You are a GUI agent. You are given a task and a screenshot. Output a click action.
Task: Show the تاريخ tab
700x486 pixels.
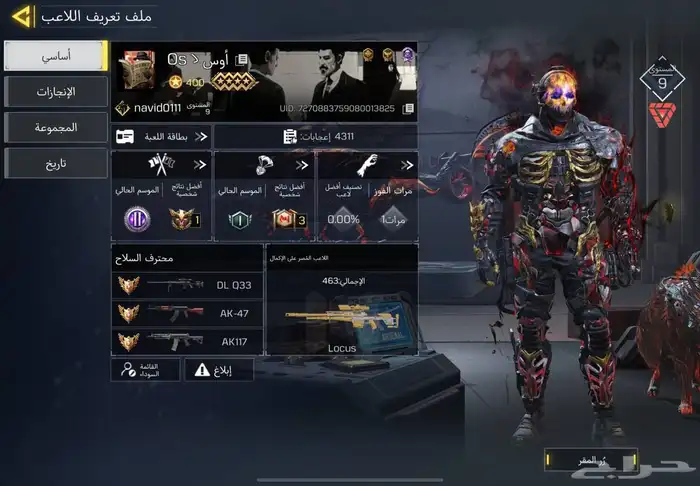click(56, 163)
